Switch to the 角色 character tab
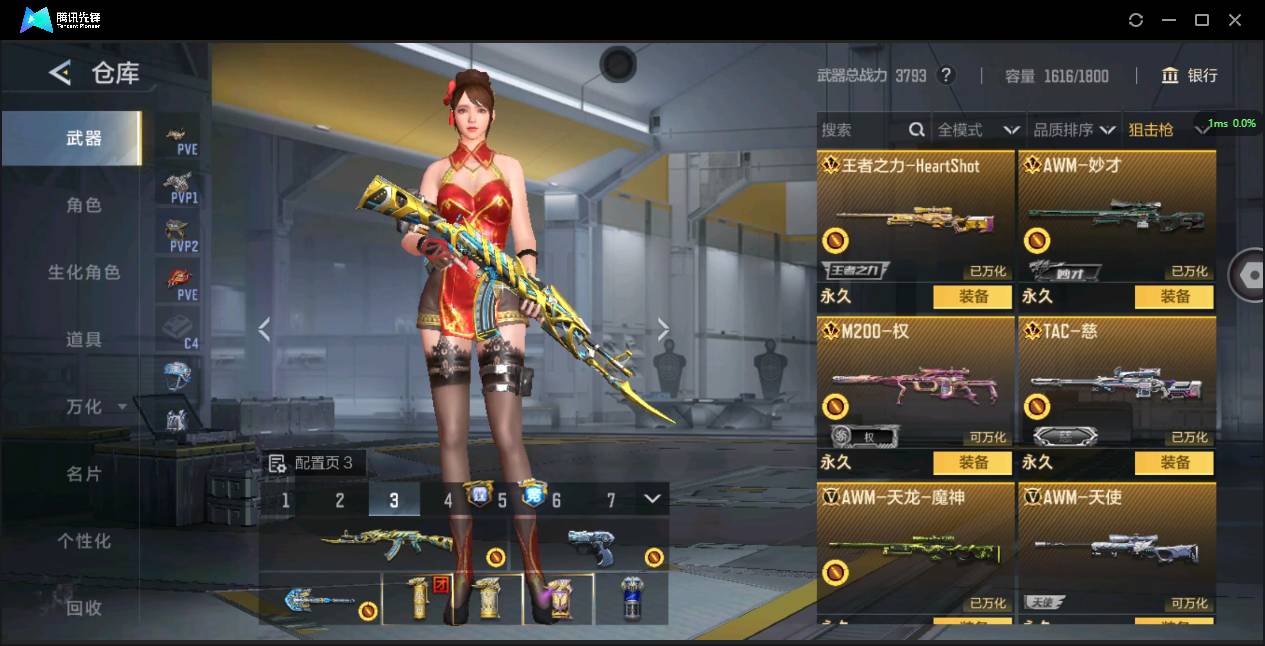 click(84, 205)
